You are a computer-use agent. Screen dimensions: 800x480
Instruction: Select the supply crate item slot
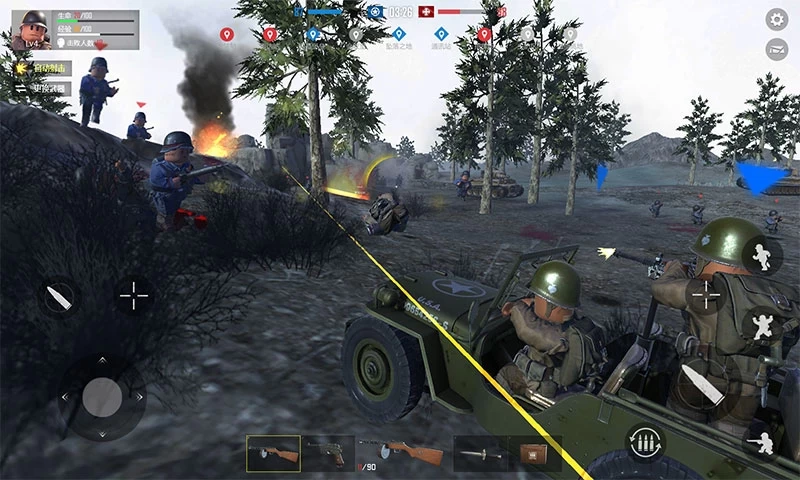pos(534,453)
